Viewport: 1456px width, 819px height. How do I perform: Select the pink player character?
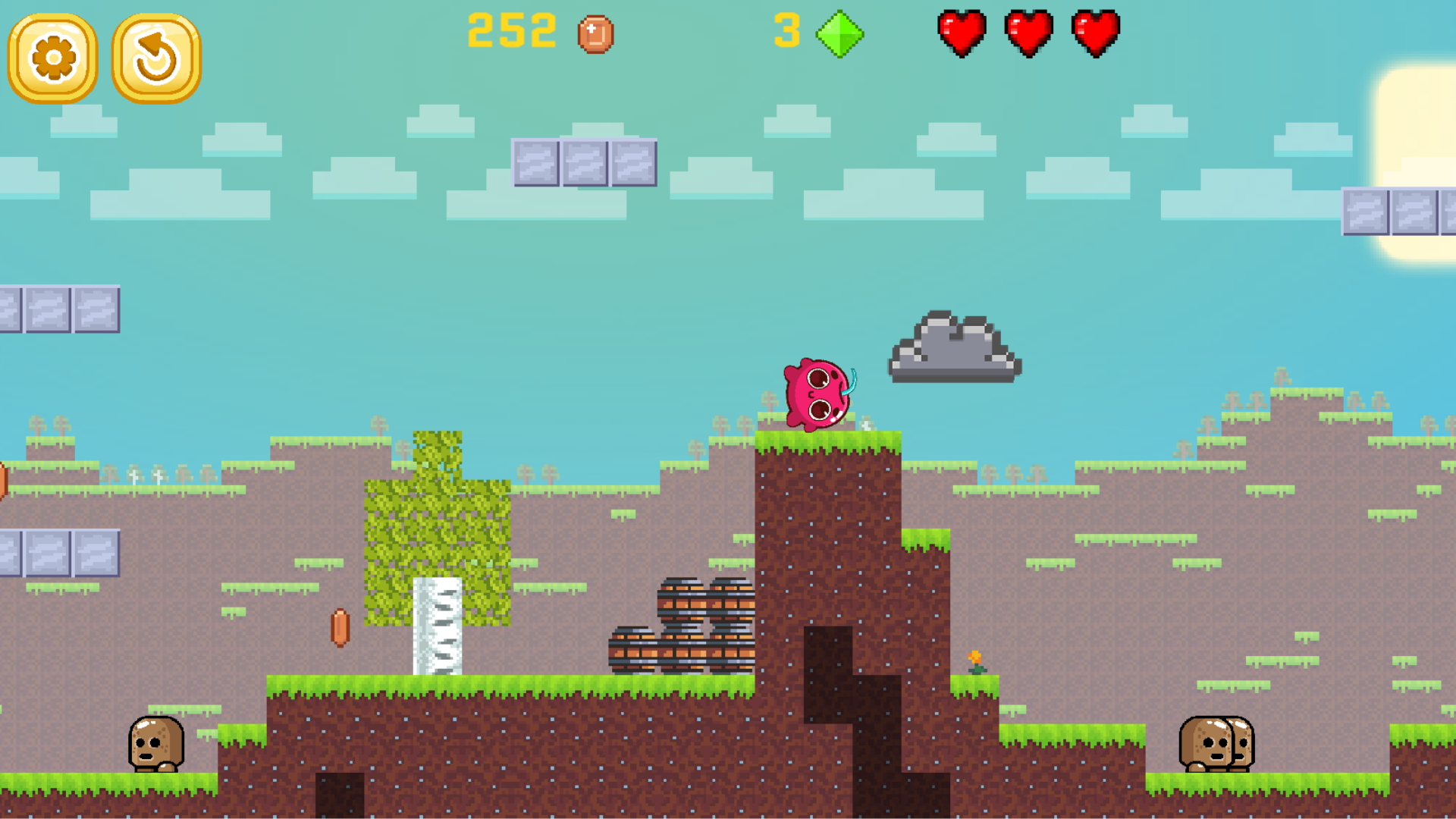pos(817,394)
